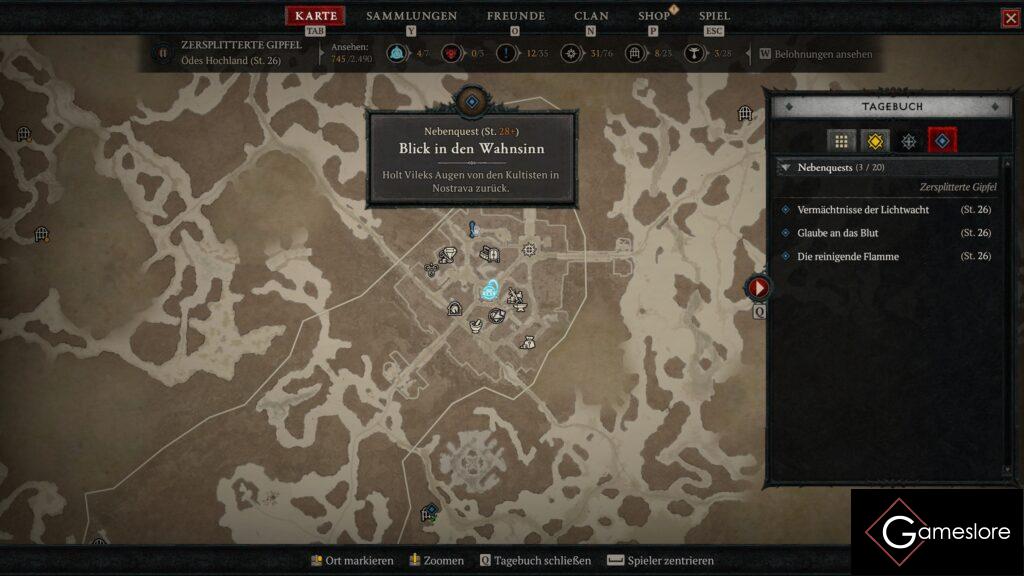Select the stash chest map marker
Image resolution: width=1024 pixels, height=576 pixels.
pyautogui.click(x=489, y=255)
